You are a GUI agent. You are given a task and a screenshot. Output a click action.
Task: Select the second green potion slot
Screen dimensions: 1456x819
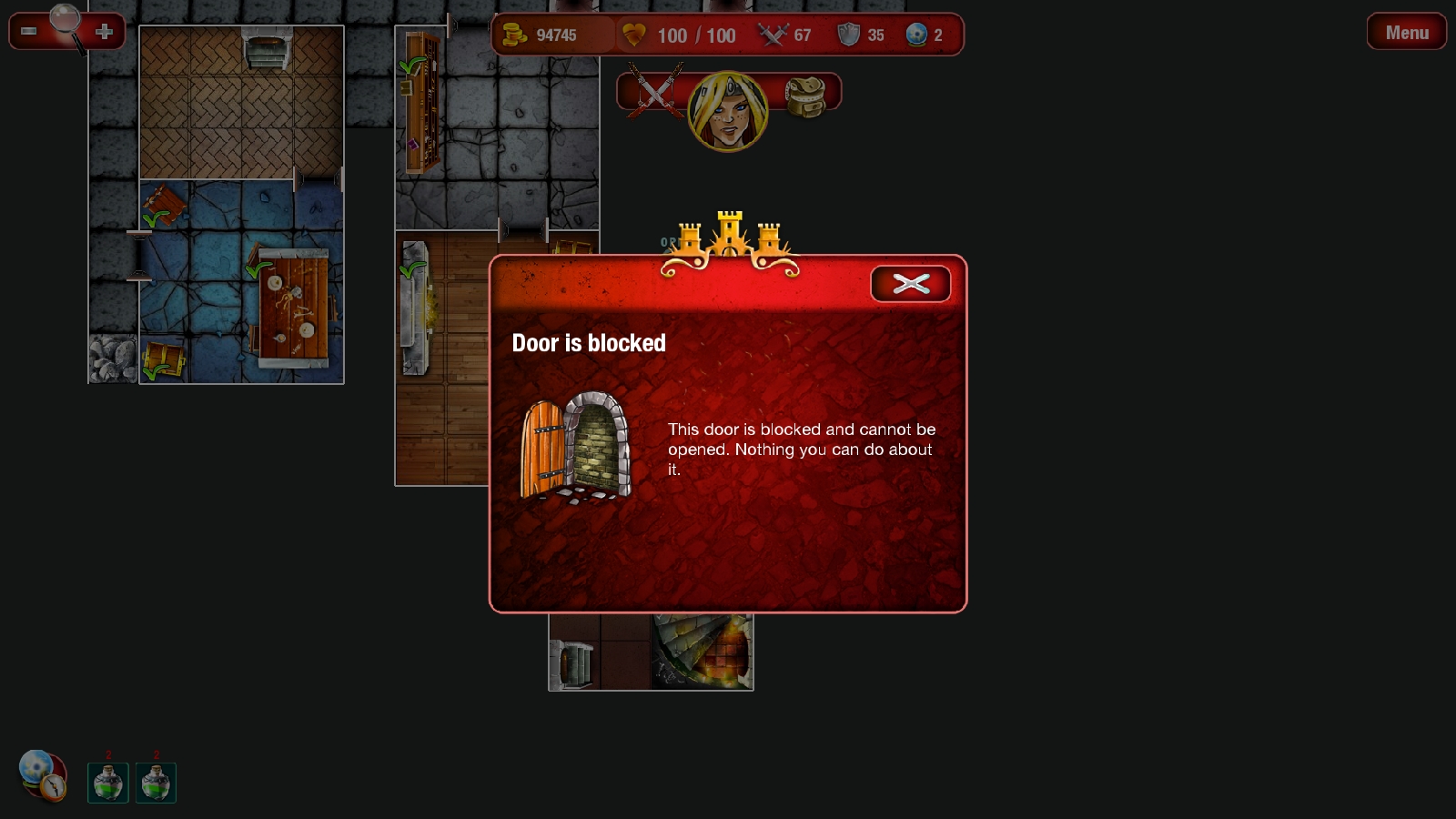tap(156, 784)
